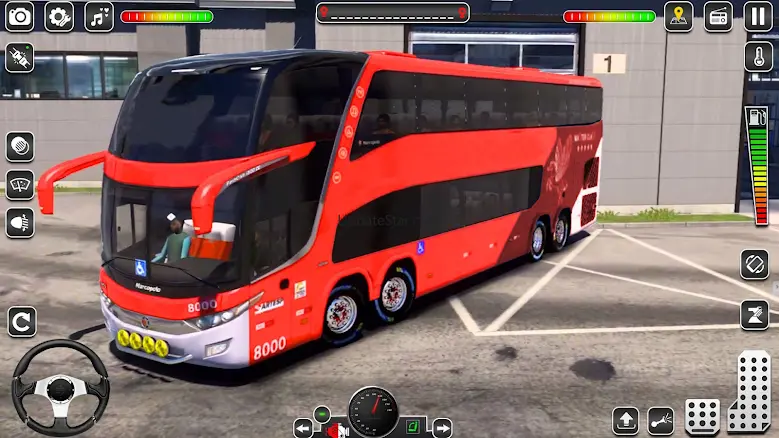The width and height of the screenshot is (779, 438).
Task: Toggle the windshield wipers button
Action: [x=20, y=184]
